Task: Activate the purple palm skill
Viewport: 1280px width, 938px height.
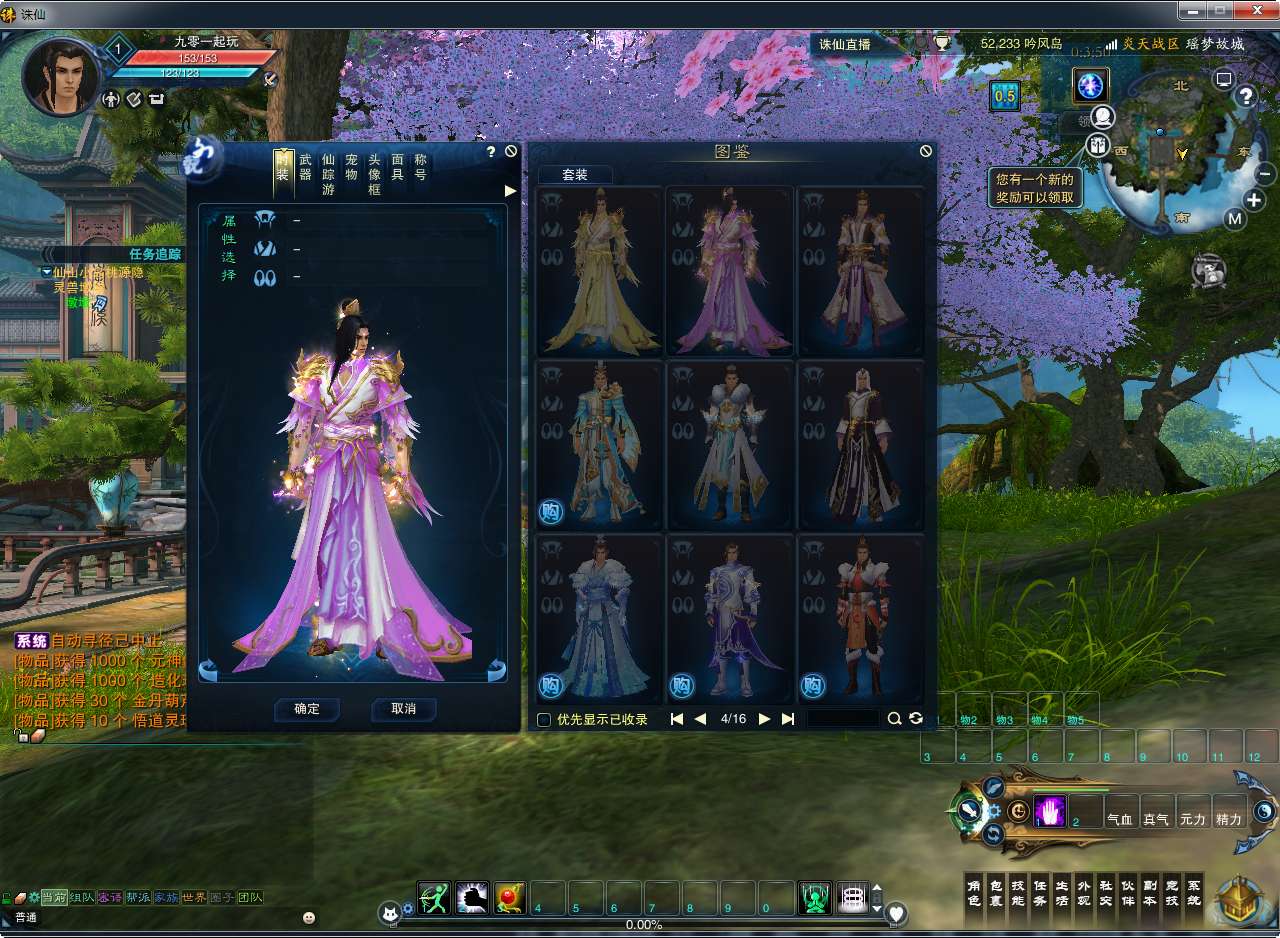Action: [x=1049, y=812]
